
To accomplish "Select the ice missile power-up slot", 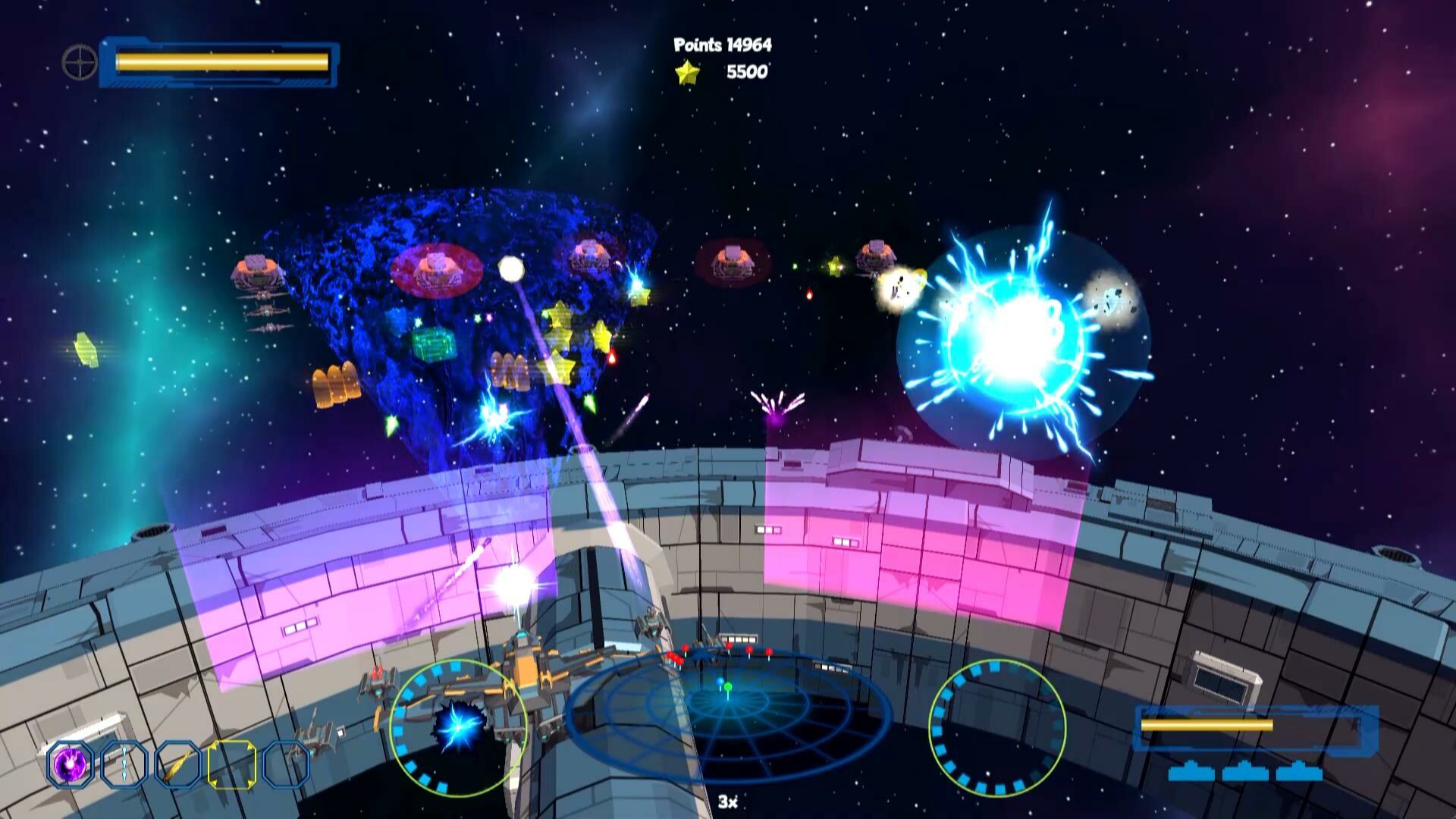I will [x=124, y=762].
